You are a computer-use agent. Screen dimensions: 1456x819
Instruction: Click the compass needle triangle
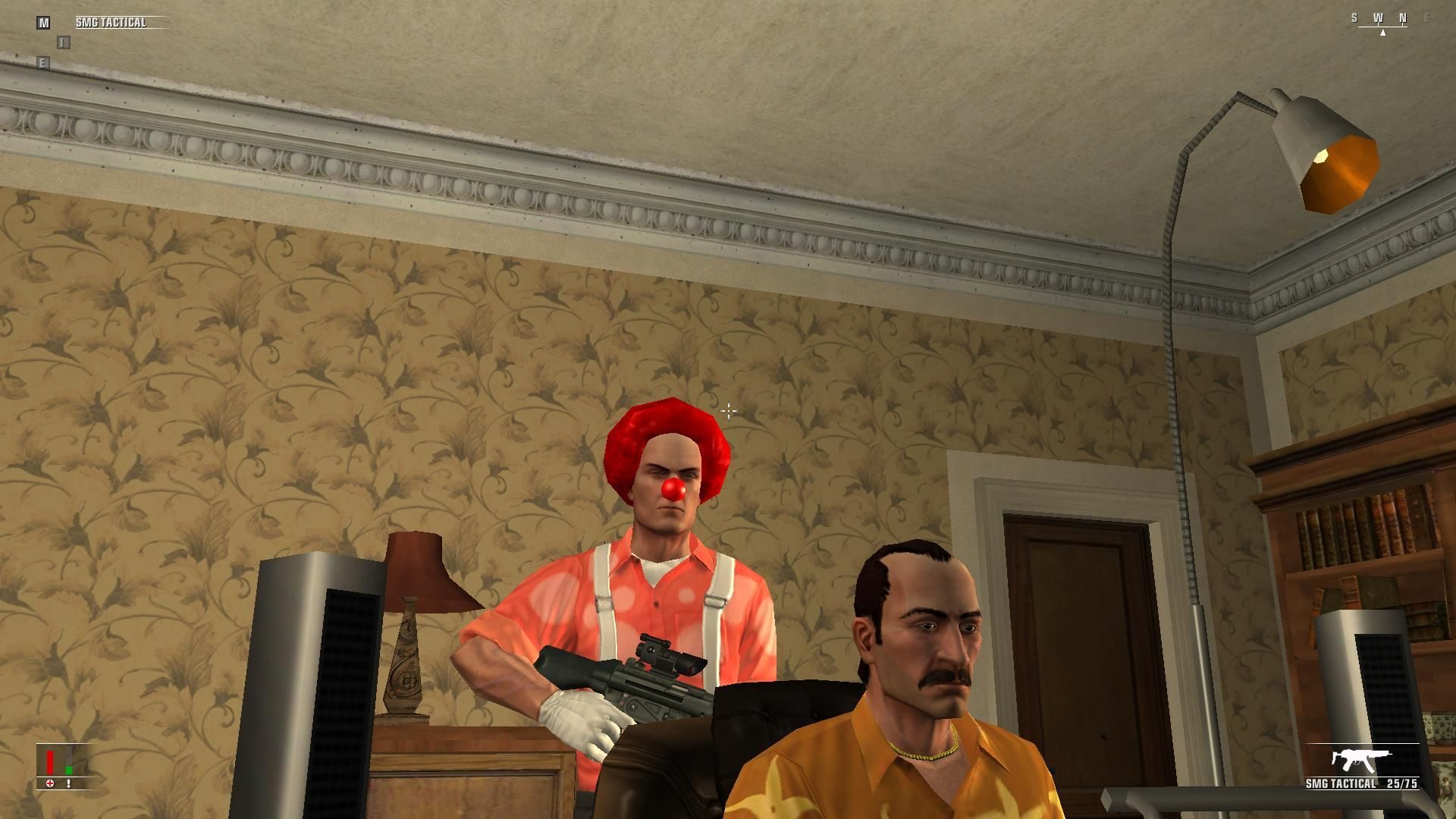(x=1383, y=33)
